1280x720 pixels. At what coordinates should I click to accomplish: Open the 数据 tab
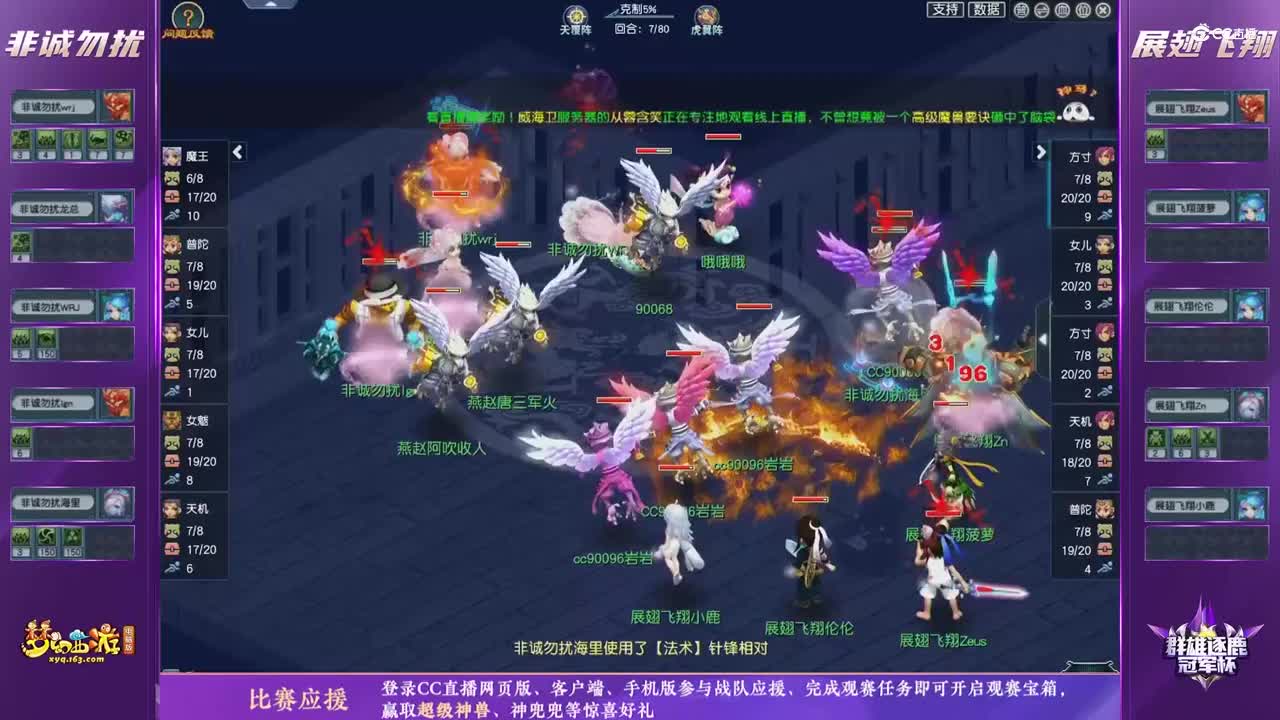tap(986, 9)
